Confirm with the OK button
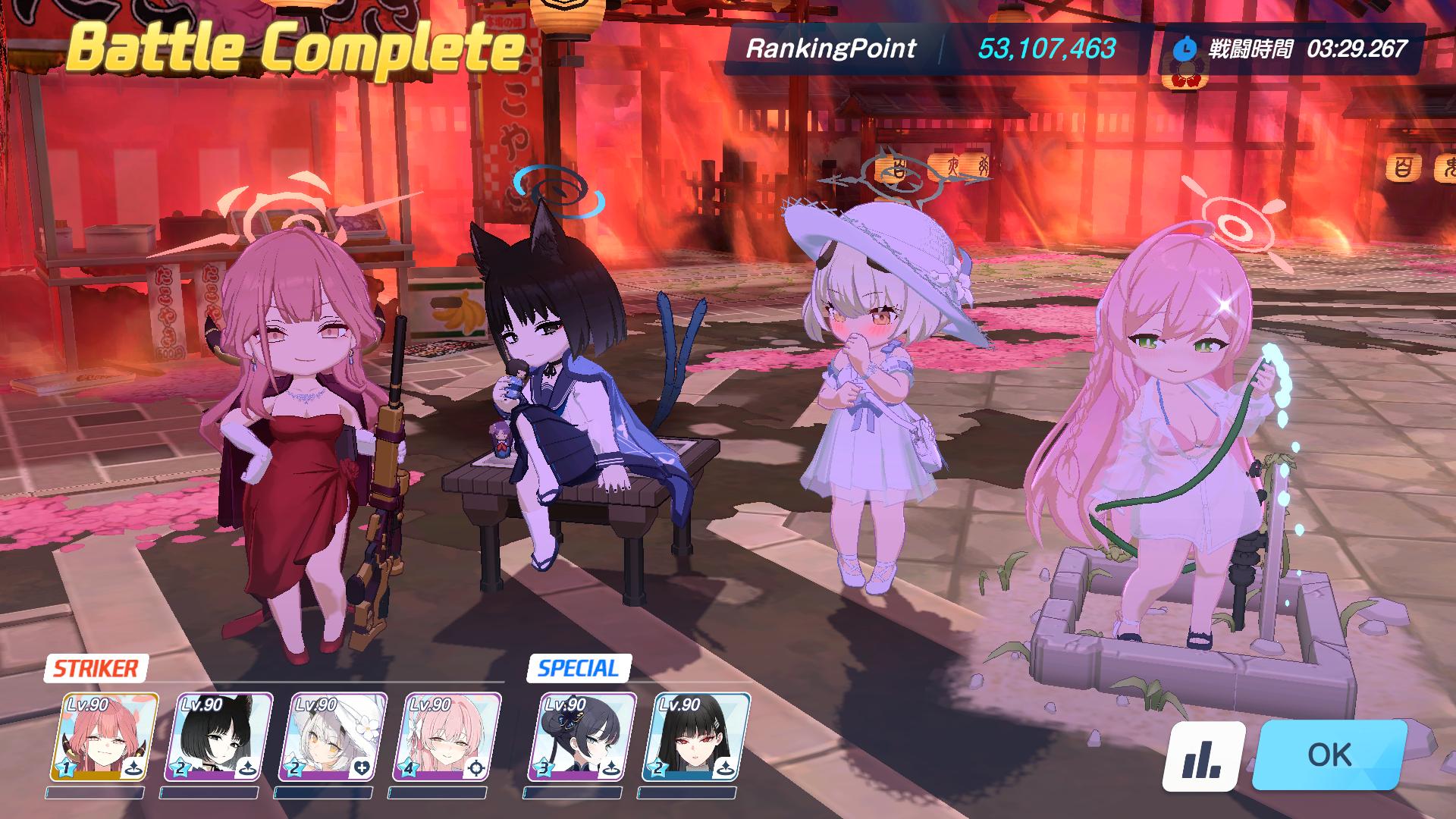Screen dimensions: 1456x819 (1329, 755)
